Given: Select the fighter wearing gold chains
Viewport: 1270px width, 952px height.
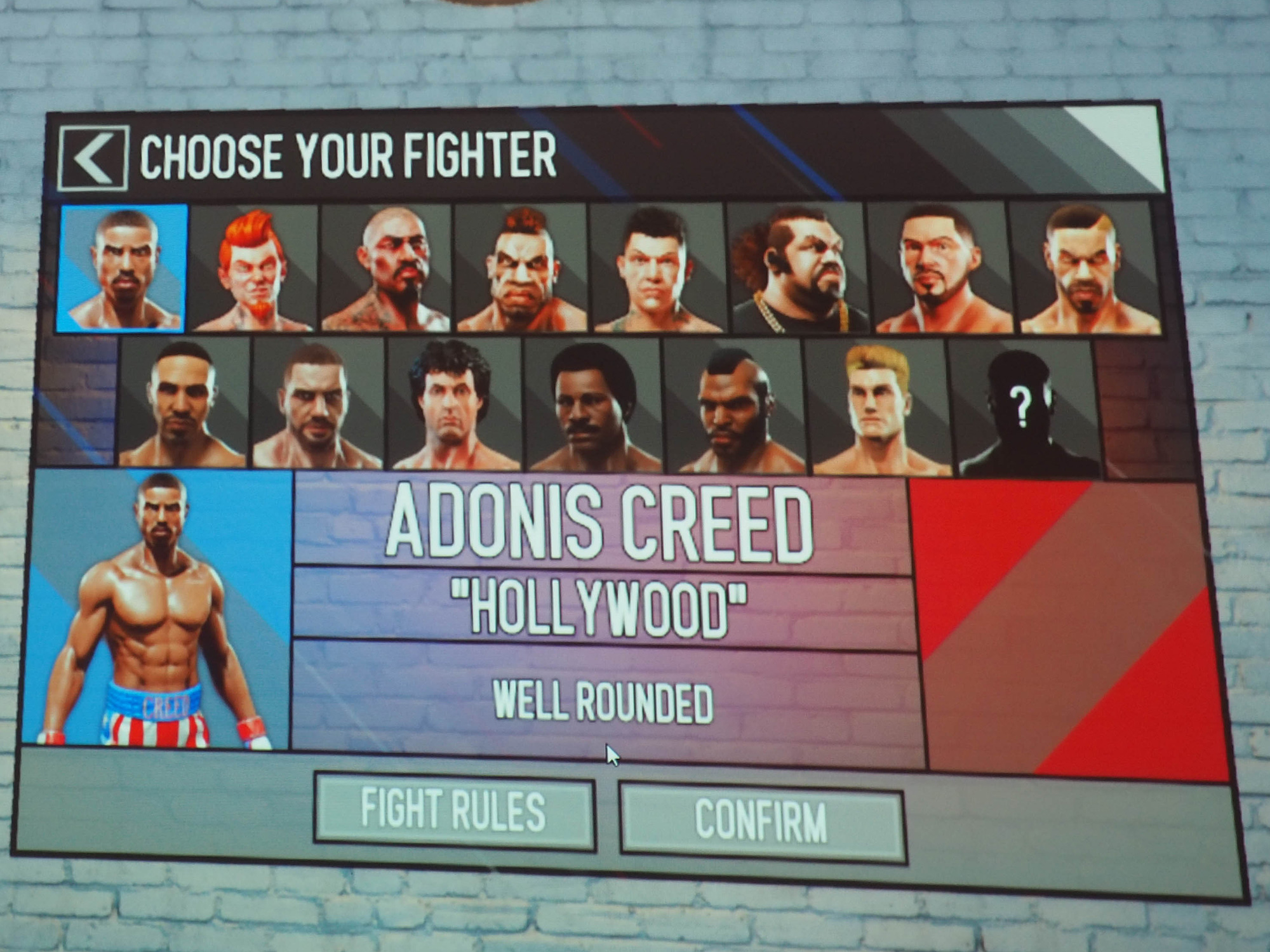Looking at the screenshot, I should pos(797,270).
